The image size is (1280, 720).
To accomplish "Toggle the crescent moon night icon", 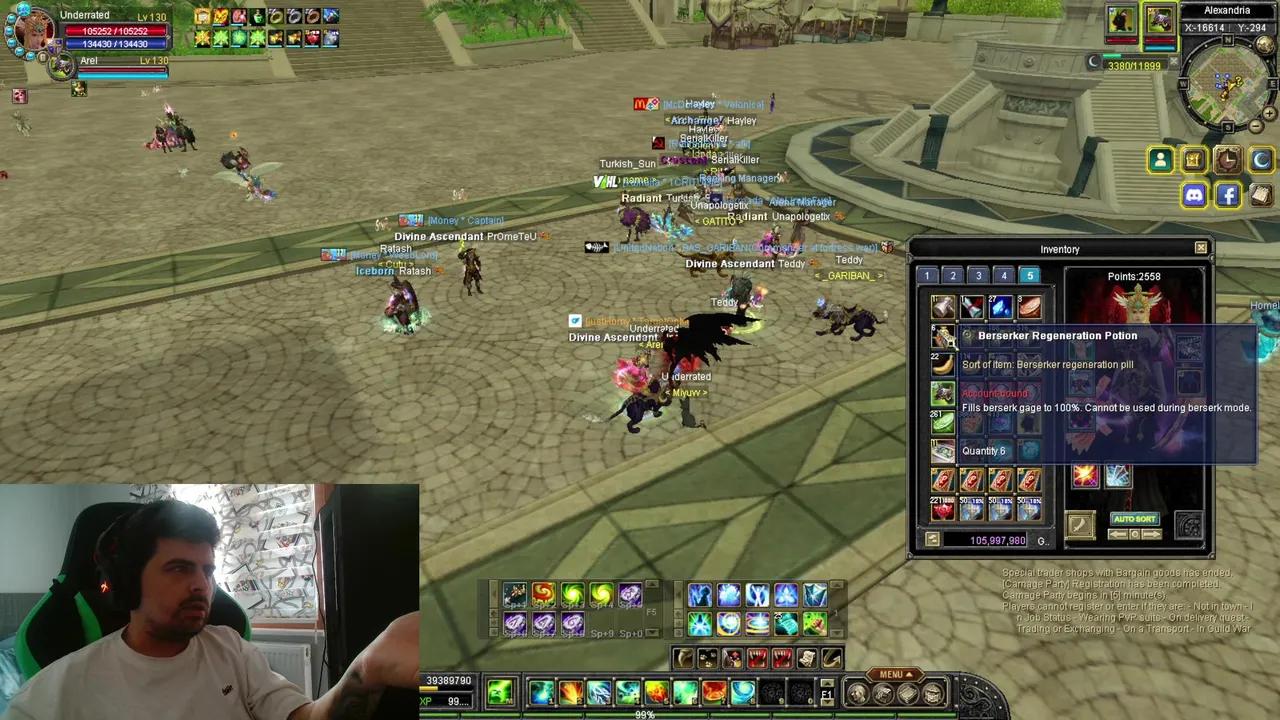I will (x=1260, y=160).
